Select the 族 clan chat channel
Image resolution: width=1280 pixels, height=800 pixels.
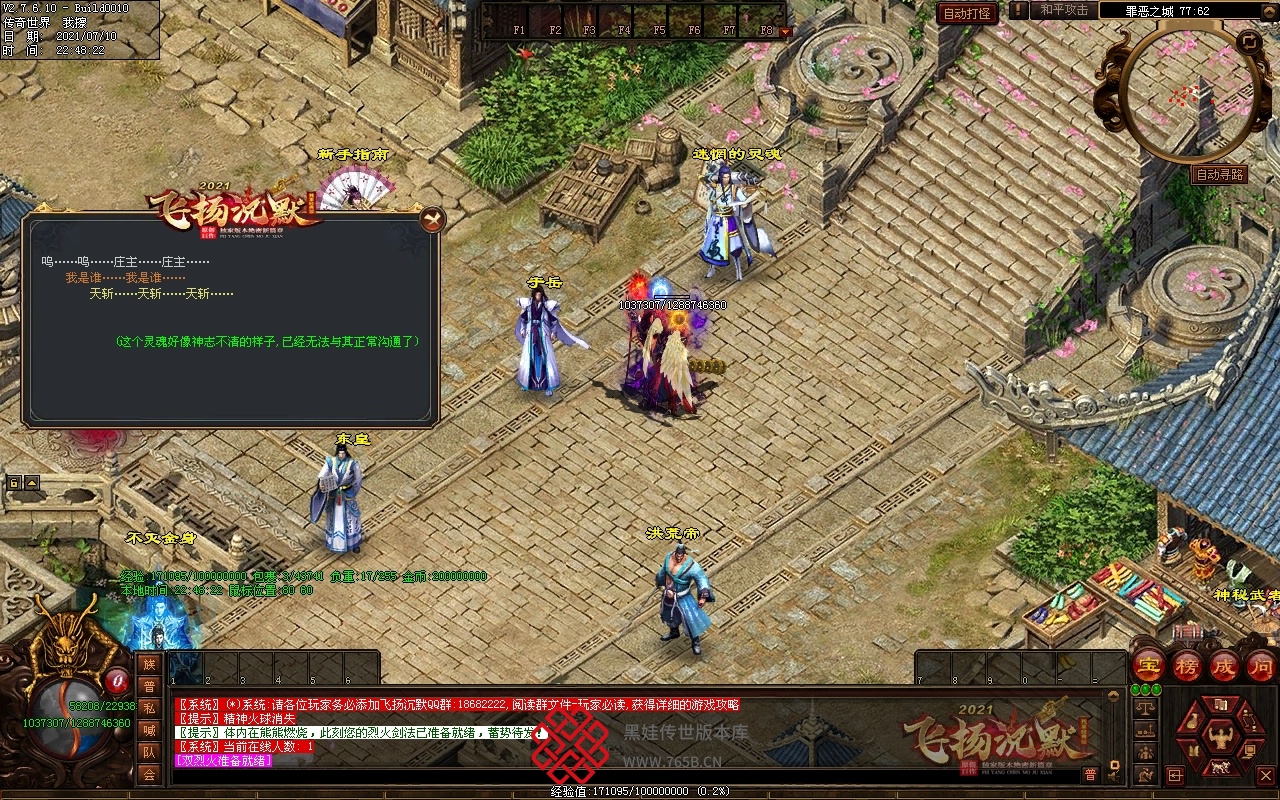point(149,664)
